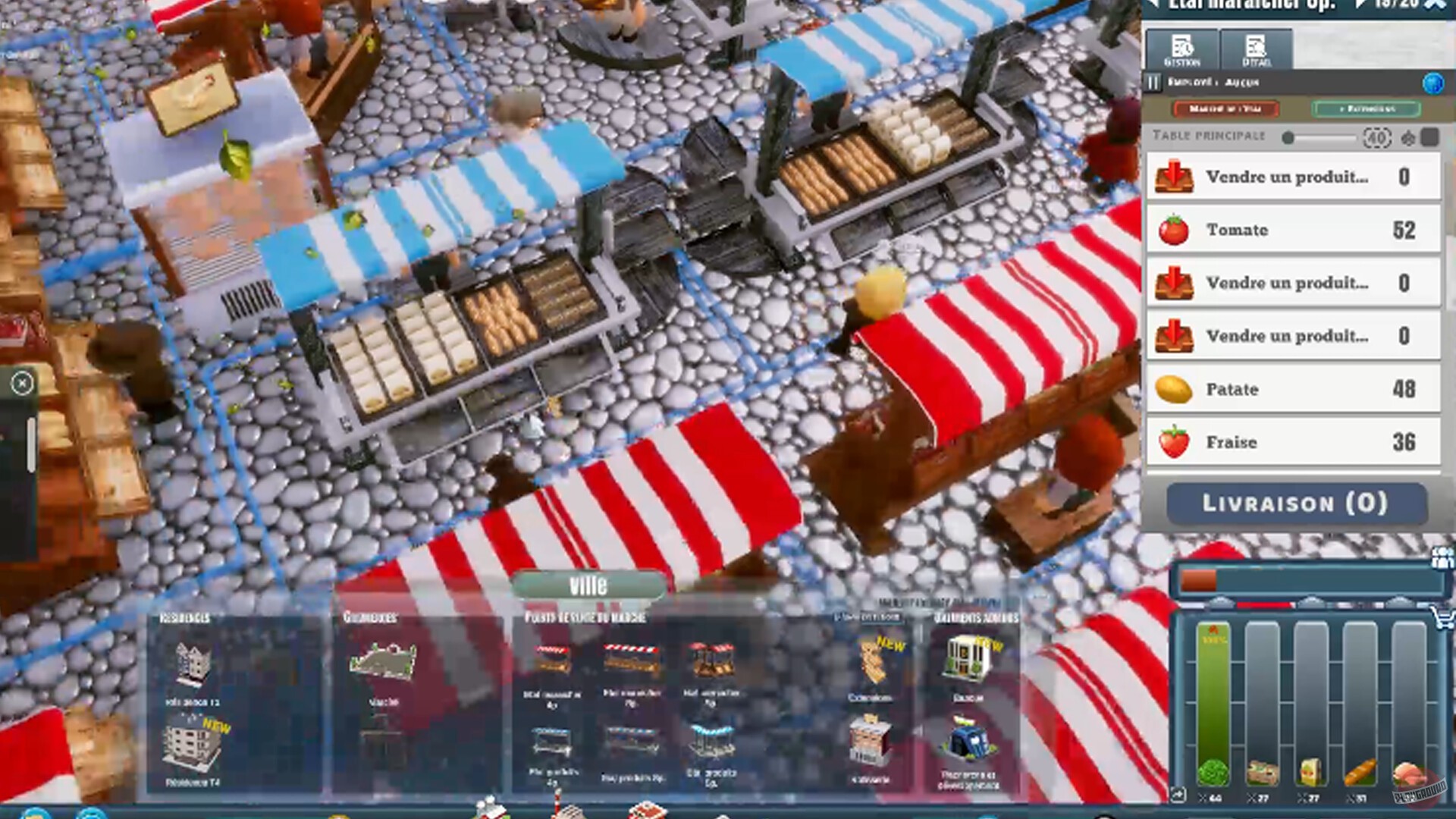Open the Gestion tab

(x=1181, y=49)
